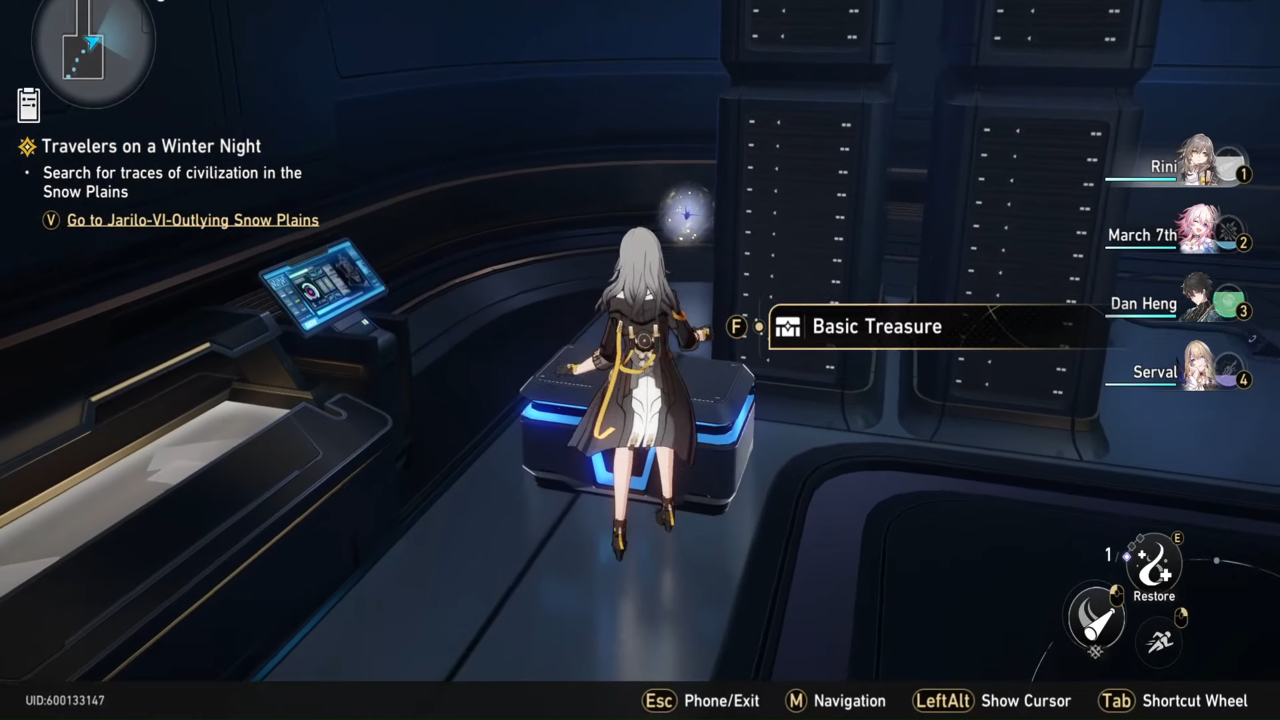Click the Phone/Exit Esc option
1280x720 pixels.
(x=658, y=701)
